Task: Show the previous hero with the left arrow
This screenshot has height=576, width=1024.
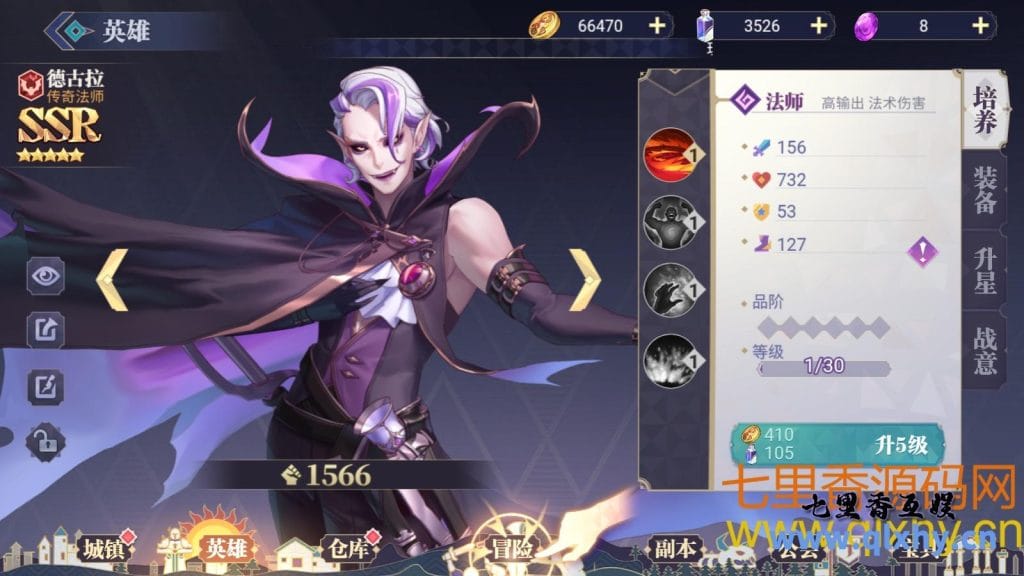Action: click(110, 279)
